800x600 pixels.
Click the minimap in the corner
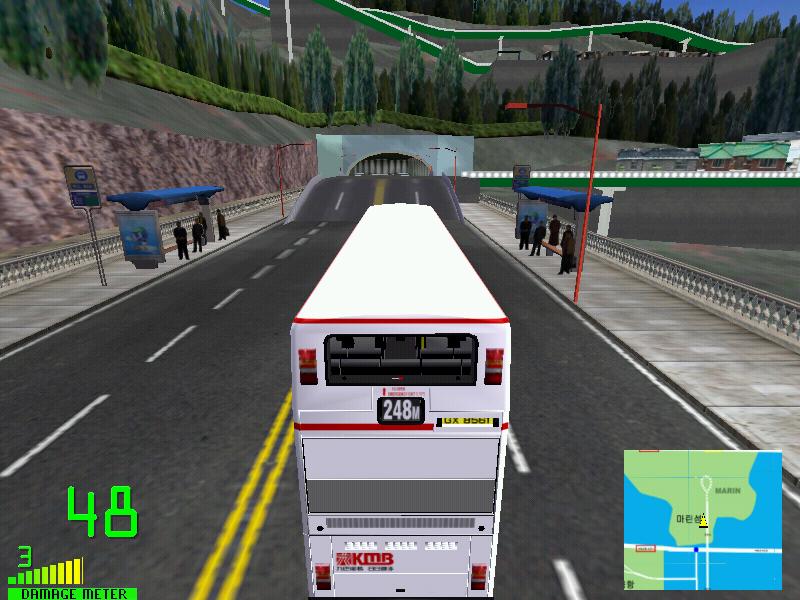(x=703, y=519)
